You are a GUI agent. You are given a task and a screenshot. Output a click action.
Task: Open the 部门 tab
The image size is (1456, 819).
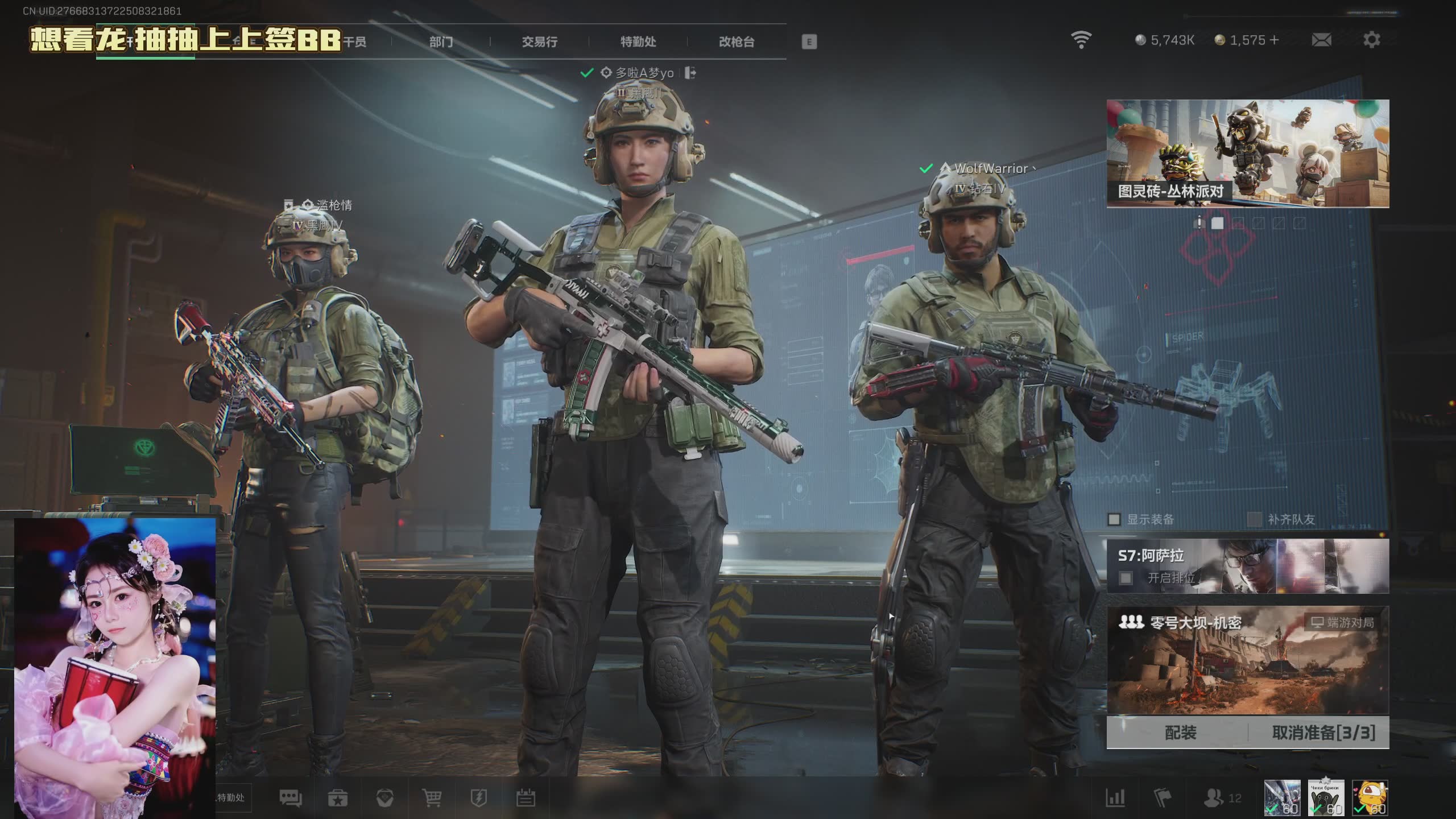click(x=441, y=42)
